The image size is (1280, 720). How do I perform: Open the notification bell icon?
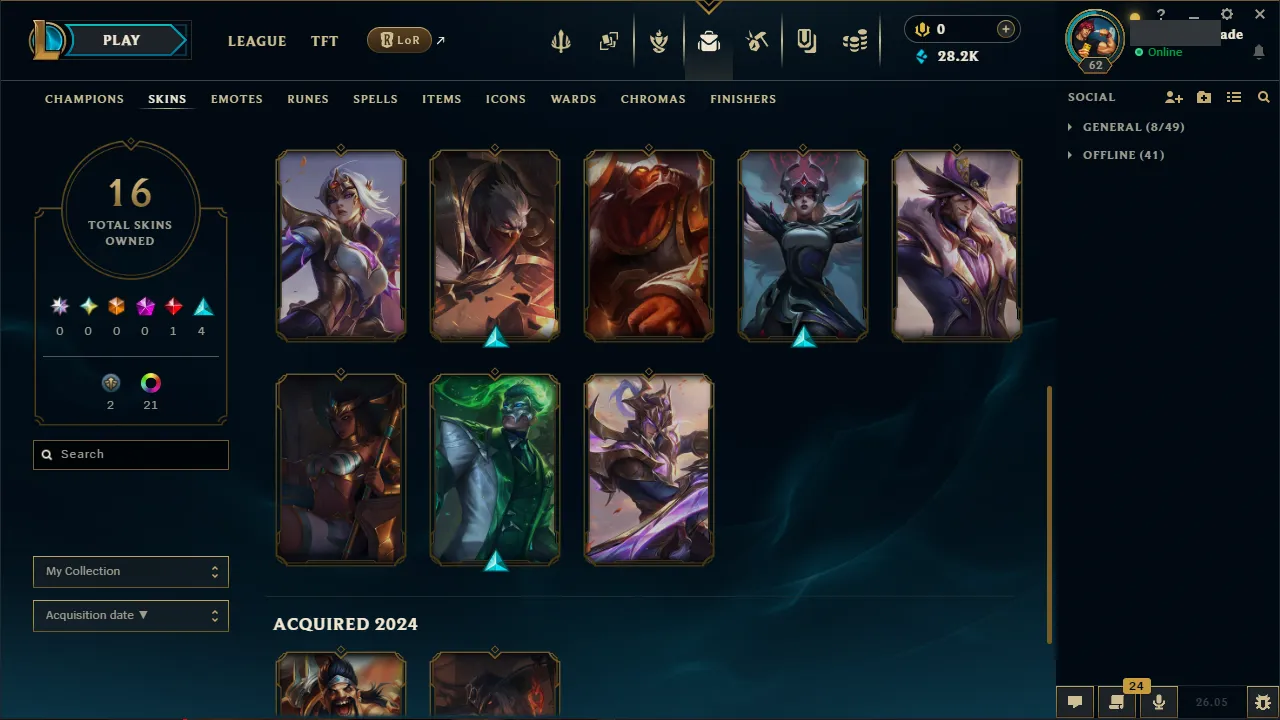pyautogui.click(x=1258, y=51)
